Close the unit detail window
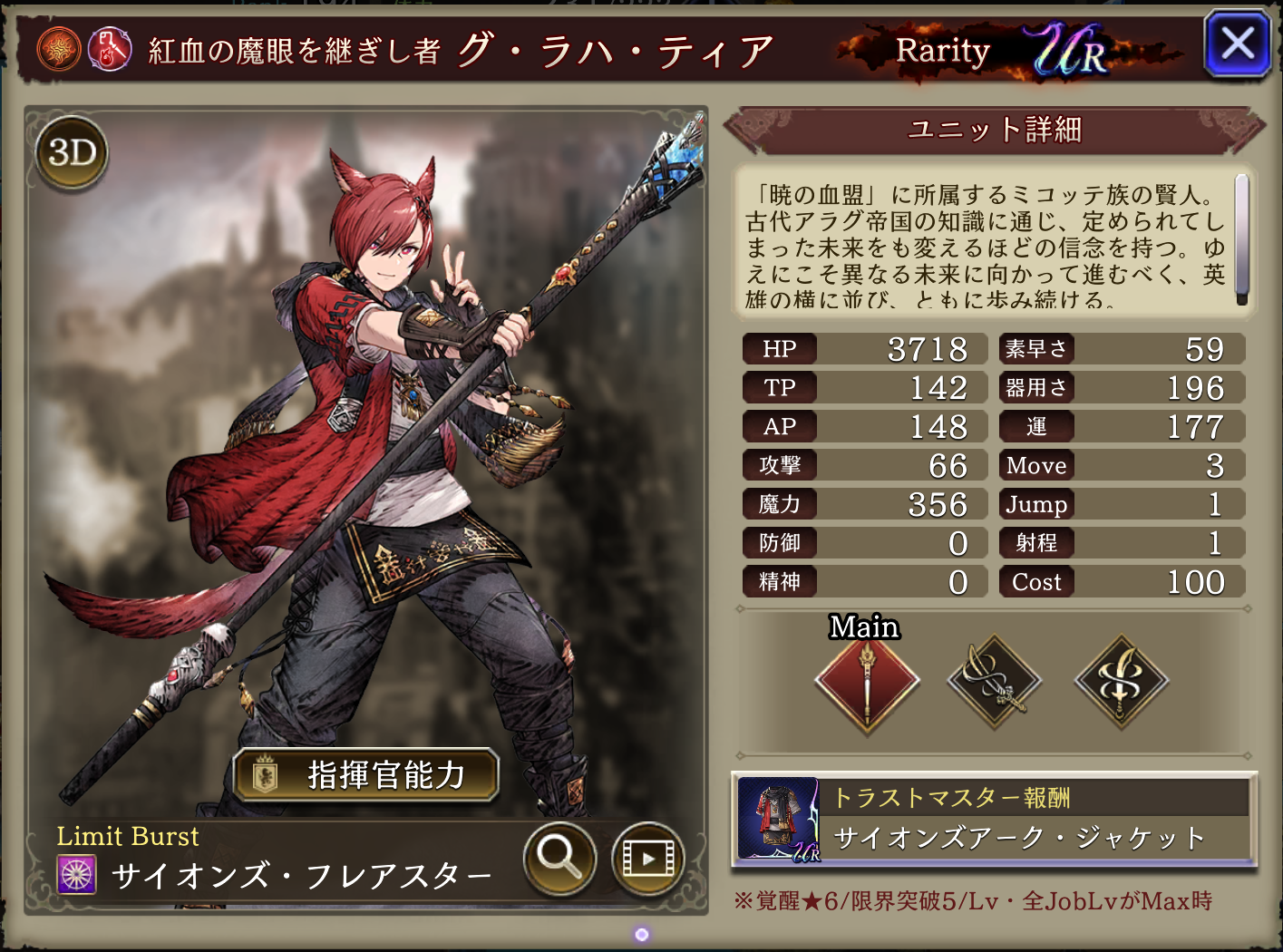Screen dimensions: 1283x952 tap(1237, 44)
